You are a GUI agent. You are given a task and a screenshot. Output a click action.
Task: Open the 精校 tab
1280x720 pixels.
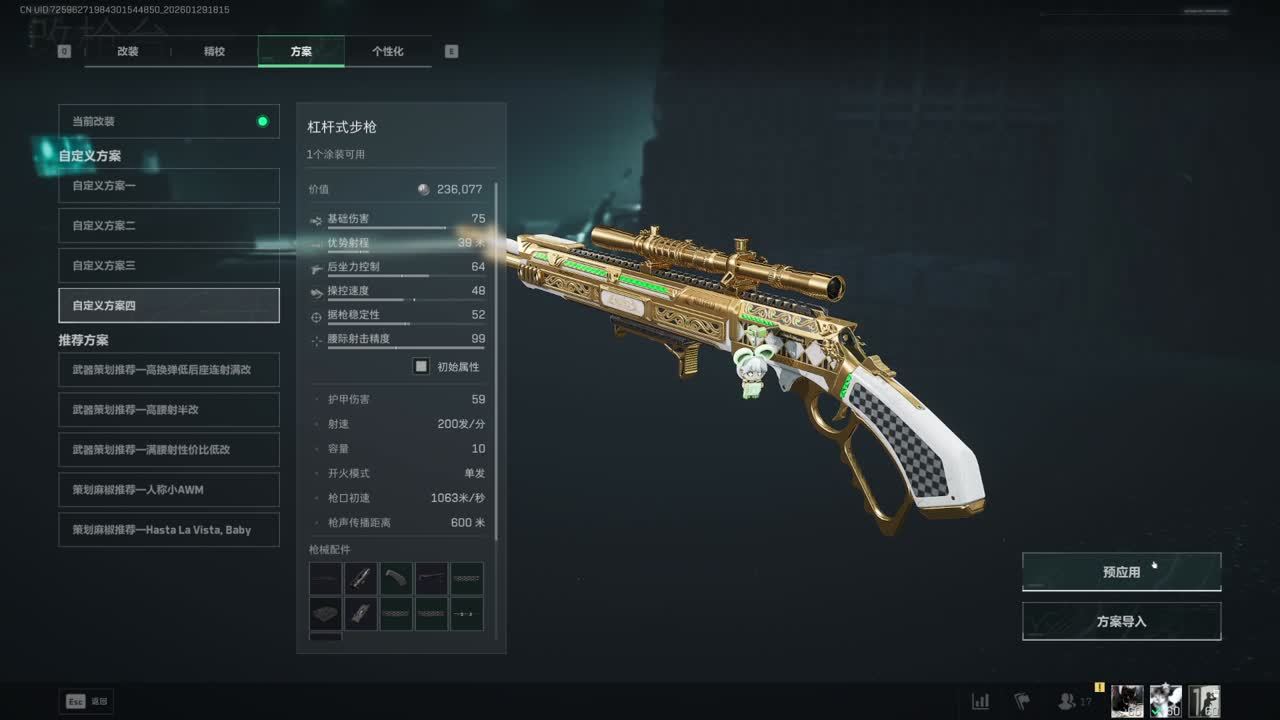[214, 51]
